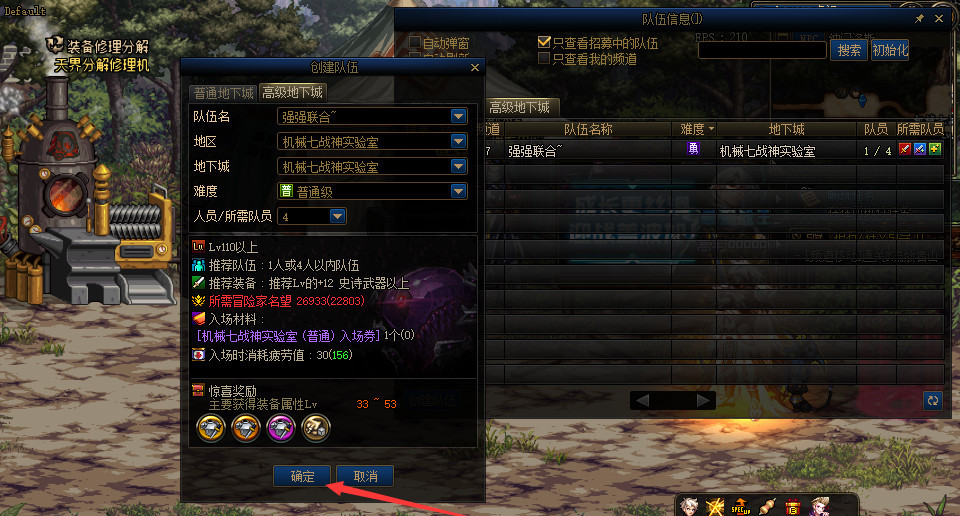The height and width of the screenshot is (516, 960).
Task: Reset filters with the 初始化 button
Action: [889, 50]
